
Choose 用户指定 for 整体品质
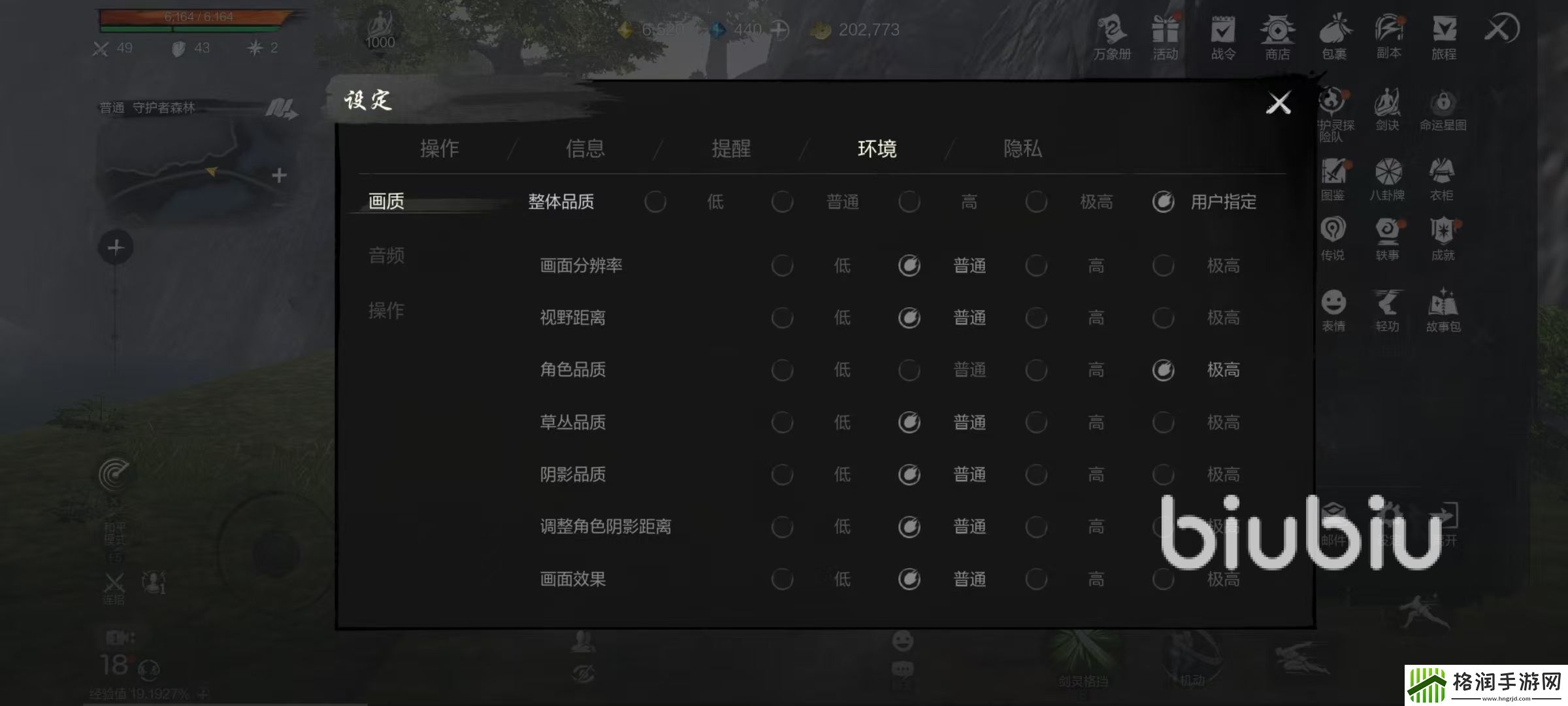coord(1163,202)
